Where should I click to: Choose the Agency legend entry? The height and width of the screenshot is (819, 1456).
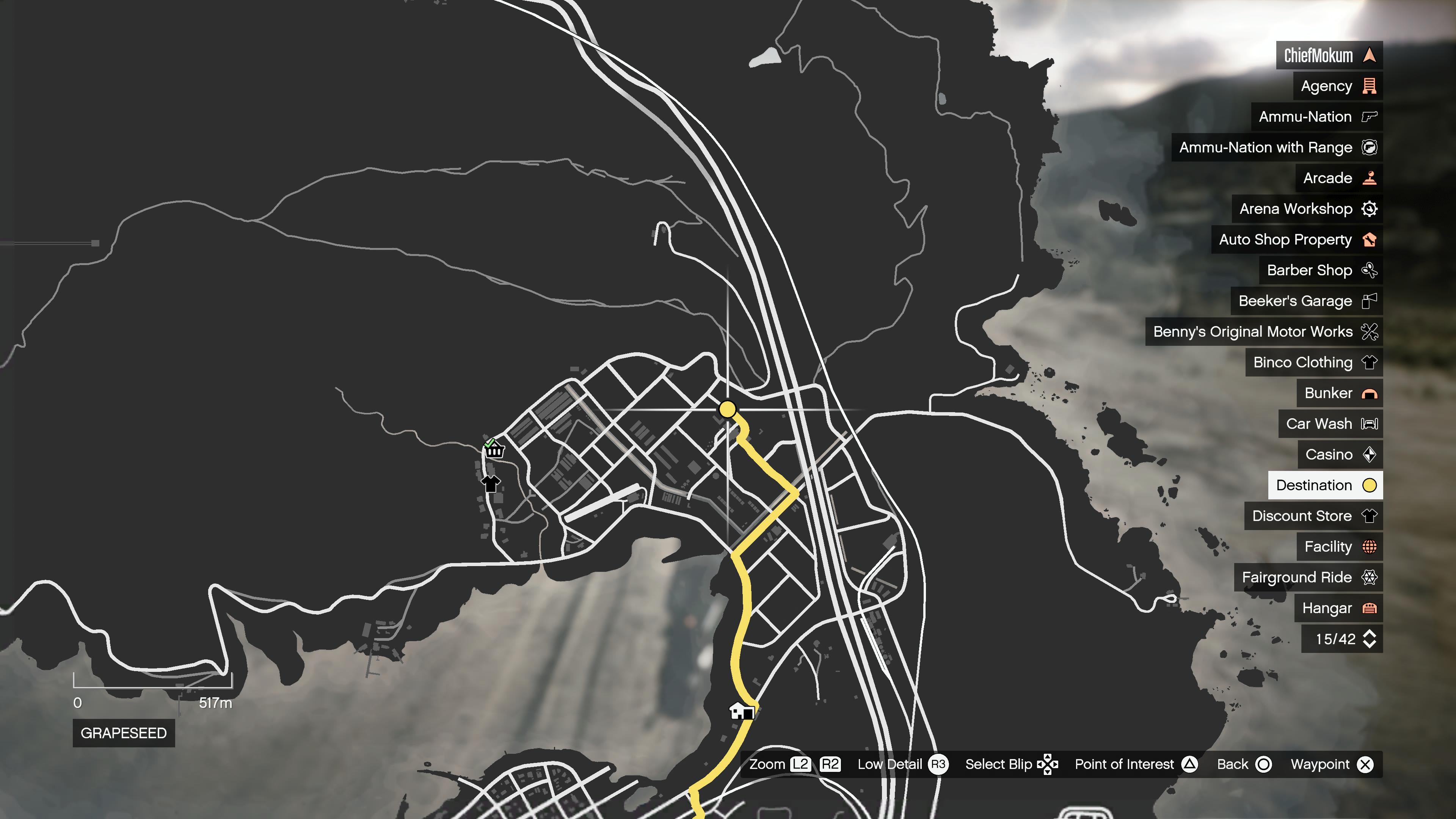pos(1337,86)
